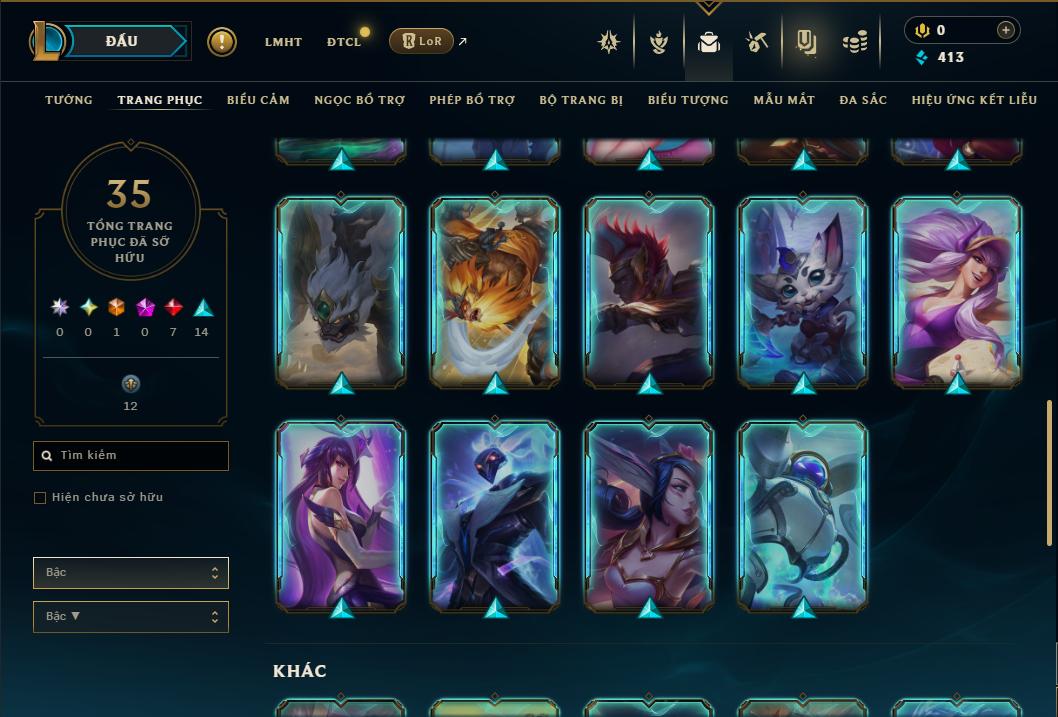The height and width of the screenshot is (717, 1058).
Task: Toggle the Hiện chưa sở hữu checkbox
Action: [40, 498]
